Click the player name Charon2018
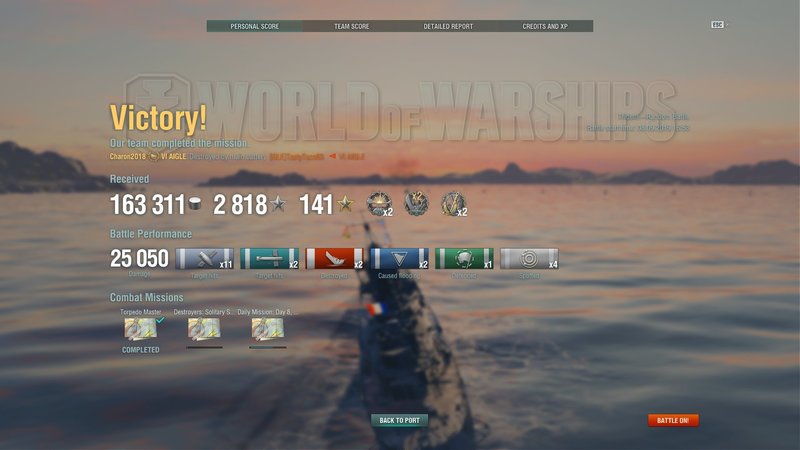The image size is (800, 450). 128,157
